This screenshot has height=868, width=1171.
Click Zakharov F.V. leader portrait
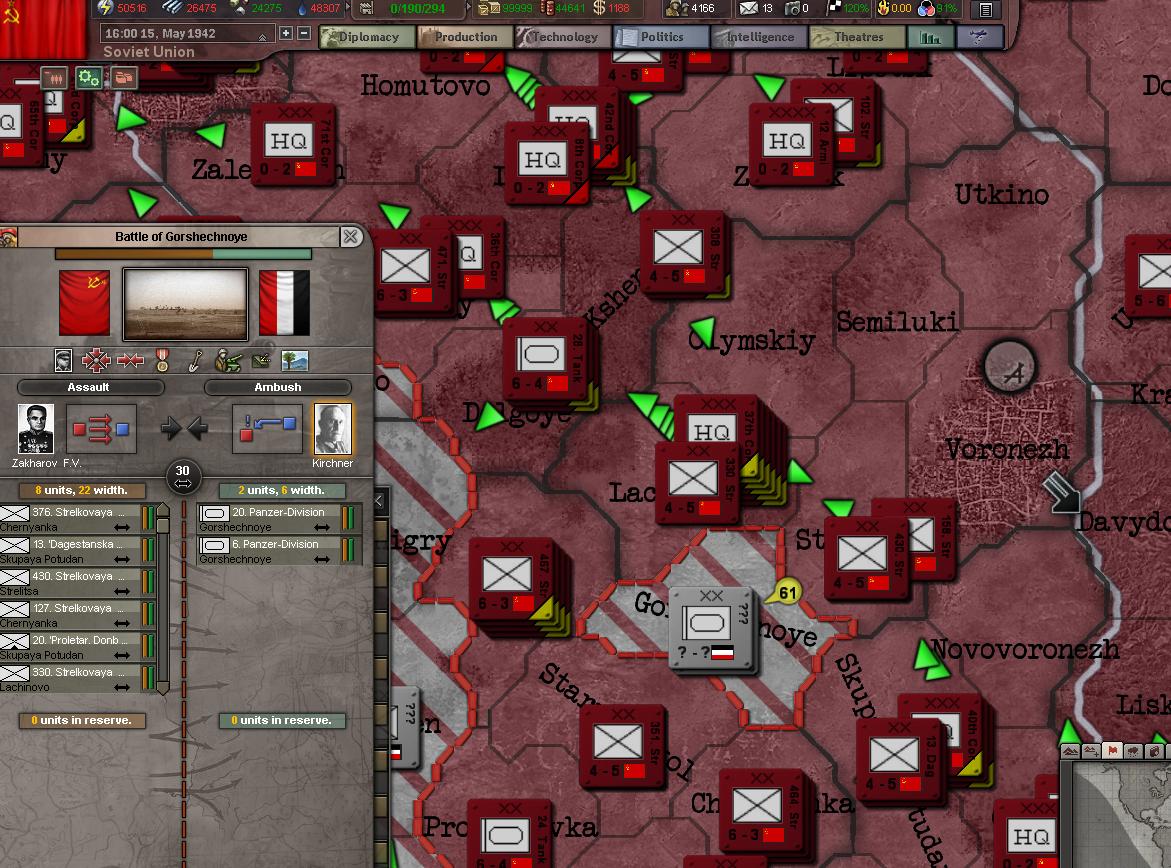point(36,429)
